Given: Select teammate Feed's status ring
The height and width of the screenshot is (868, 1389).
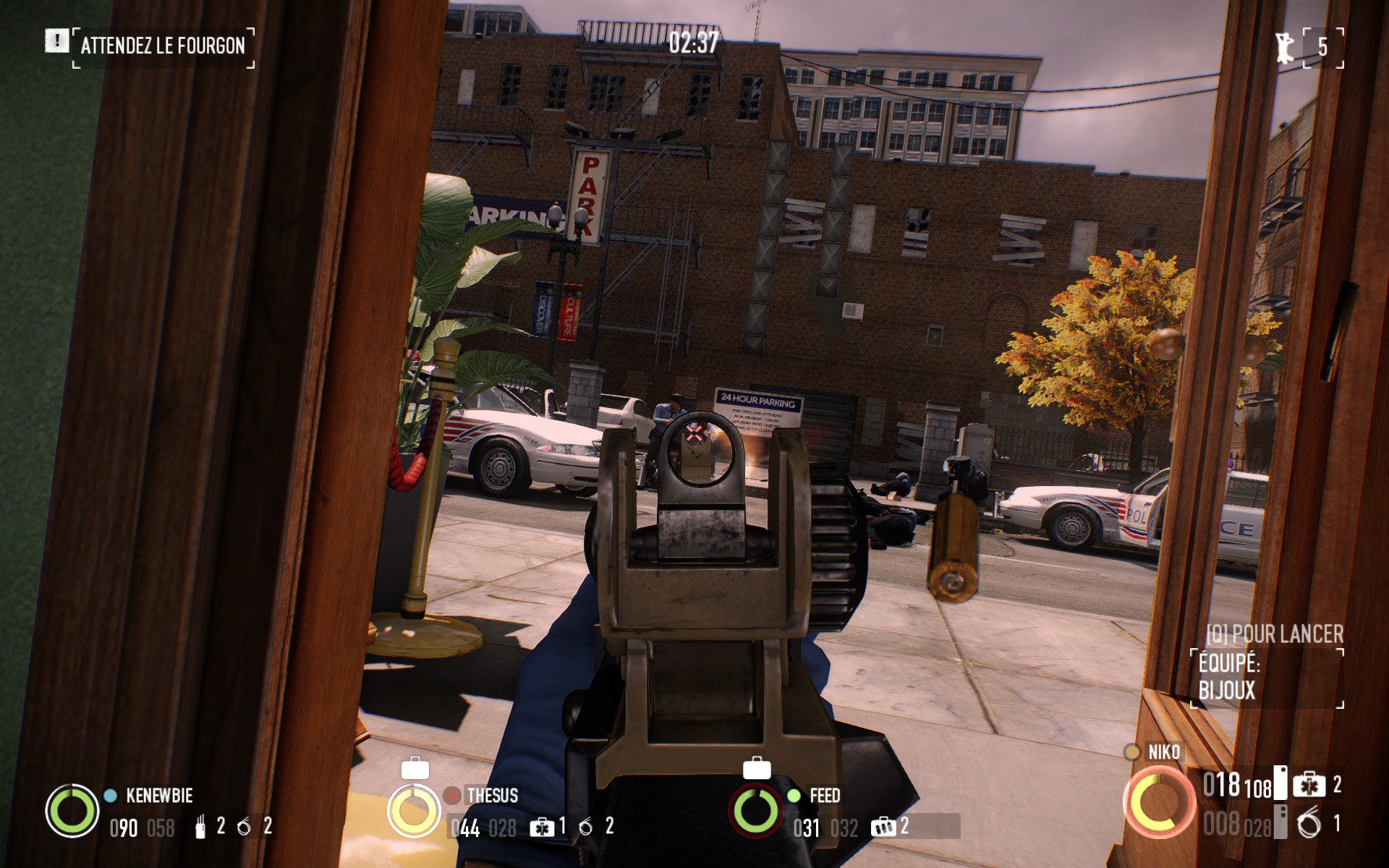Looking at the screenshot, I should 756,810.
